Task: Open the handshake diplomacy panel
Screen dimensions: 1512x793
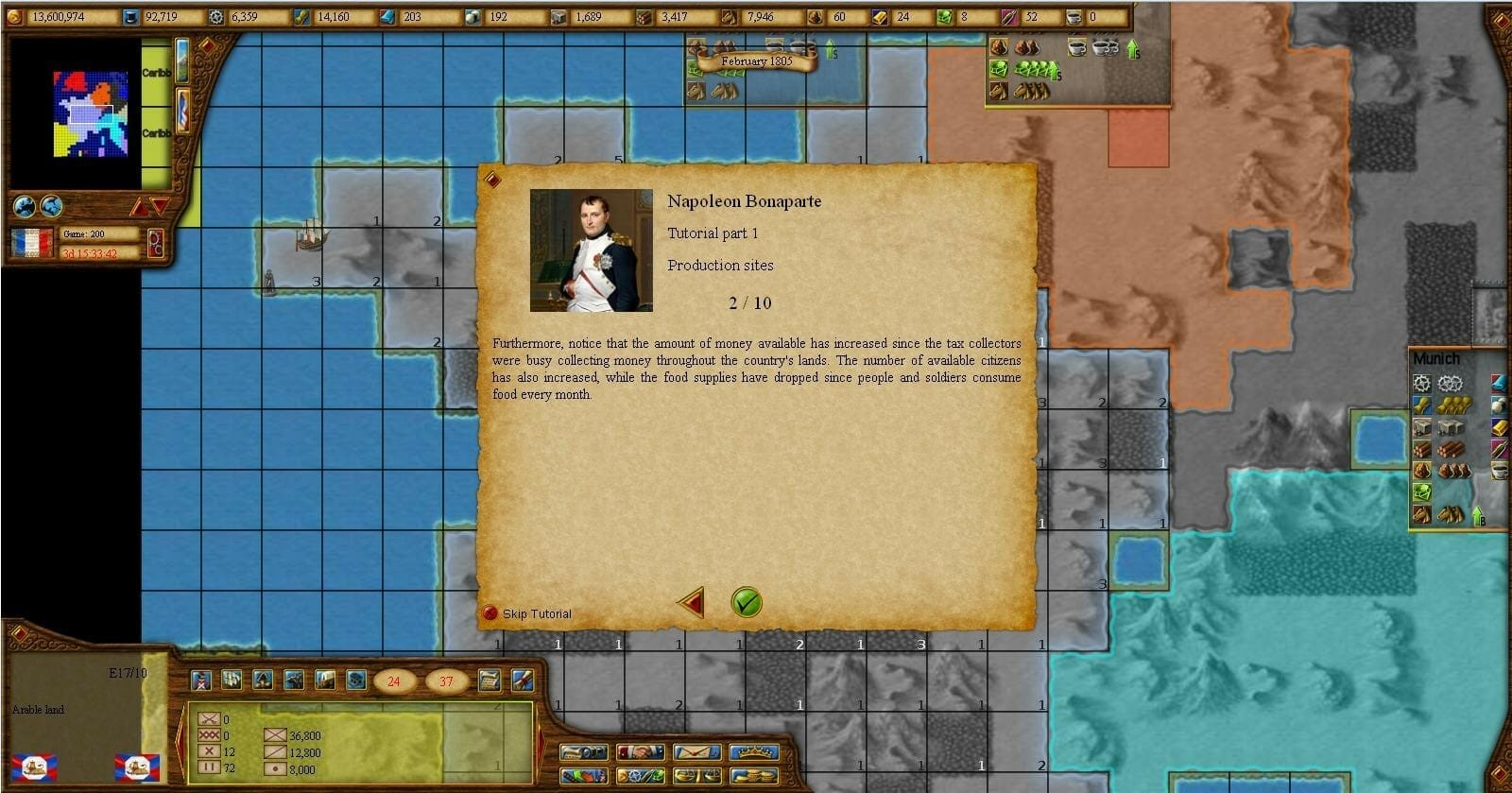Action: tap(641, 753)
